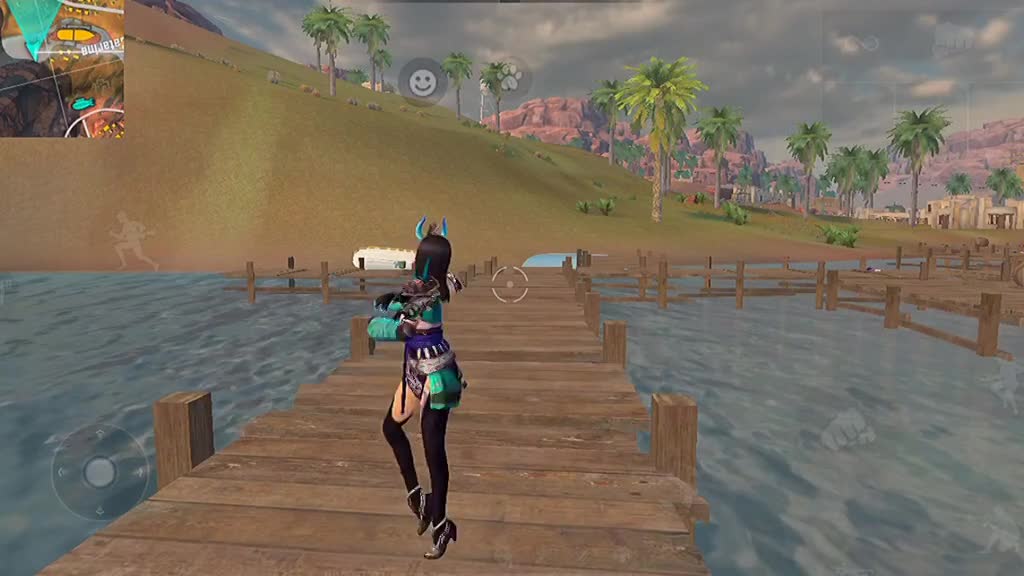Activate the running figure sprint icon

coord(133,240)
